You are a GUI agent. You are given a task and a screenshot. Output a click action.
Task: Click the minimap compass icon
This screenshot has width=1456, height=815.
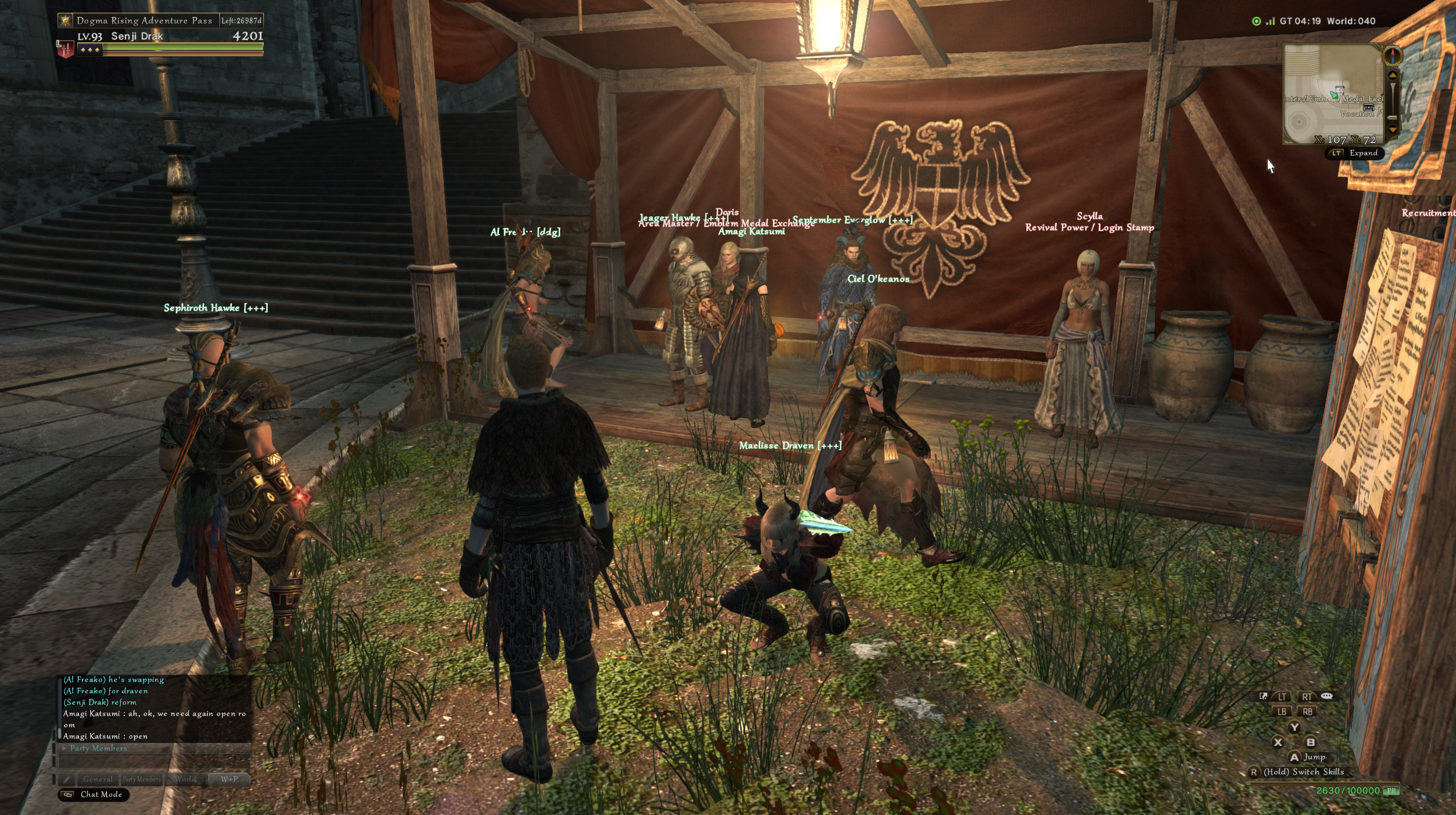[x=1393, y=56]
